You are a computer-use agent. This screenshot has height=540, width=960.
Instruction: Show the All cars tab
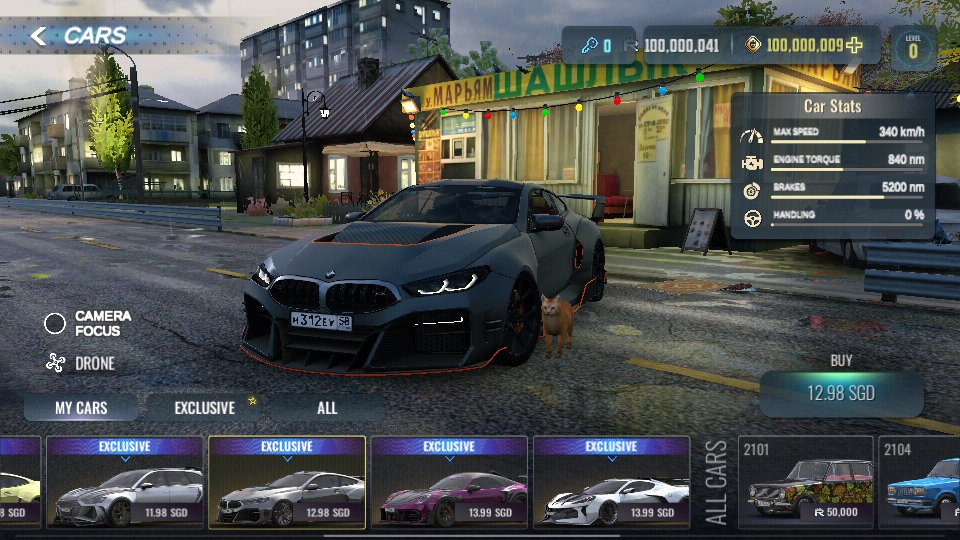(327, 408)
